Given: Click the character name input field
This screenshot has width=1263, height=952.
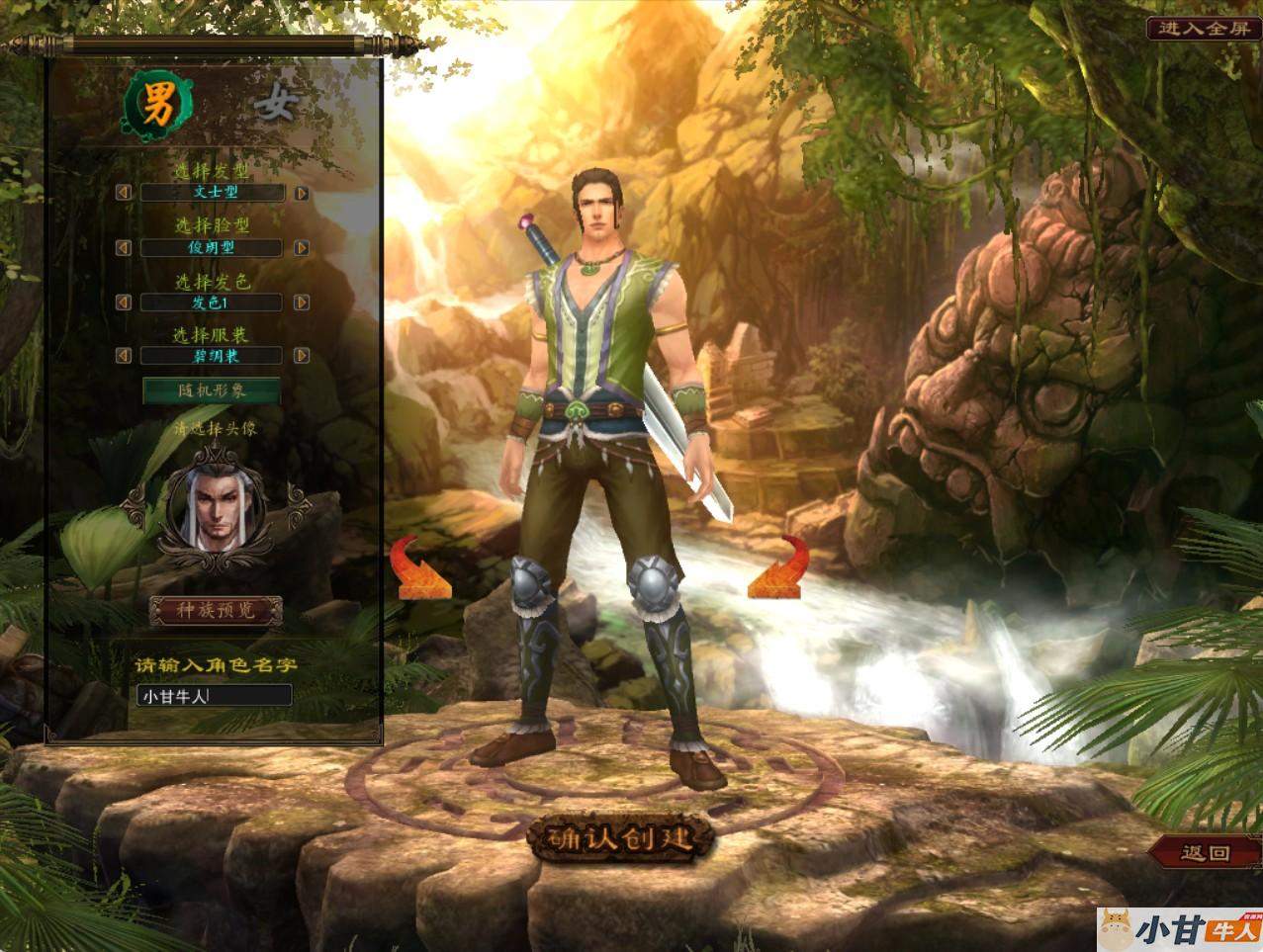Looking at the screenshot, I should (215, 696).
